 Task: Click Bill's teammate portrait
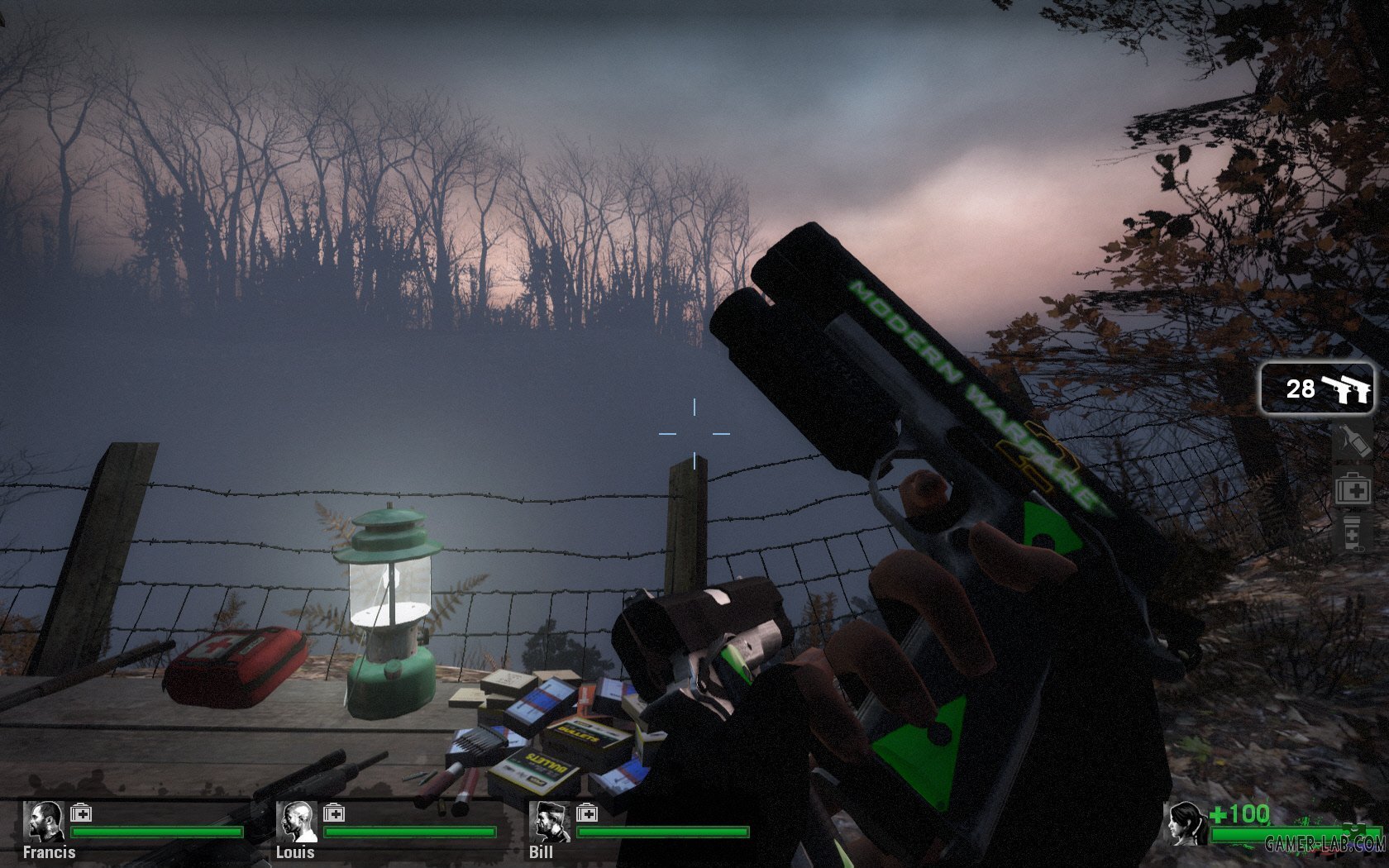coord(549,822)
